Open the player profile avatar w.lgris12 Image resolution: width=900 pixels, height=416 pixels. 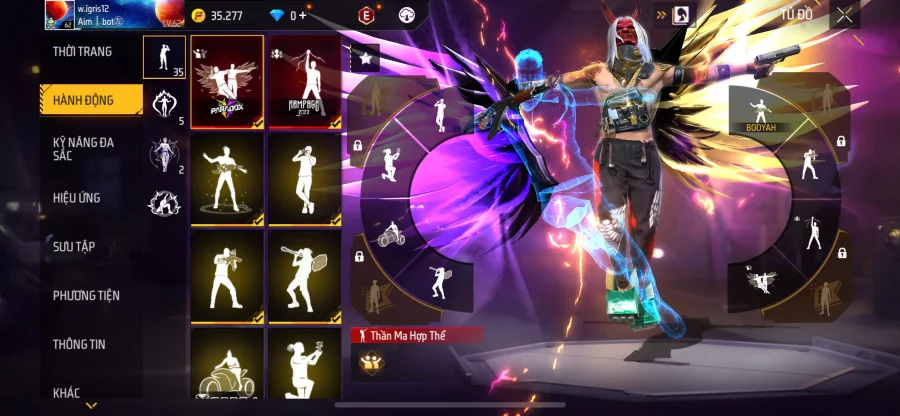point(57,15)
